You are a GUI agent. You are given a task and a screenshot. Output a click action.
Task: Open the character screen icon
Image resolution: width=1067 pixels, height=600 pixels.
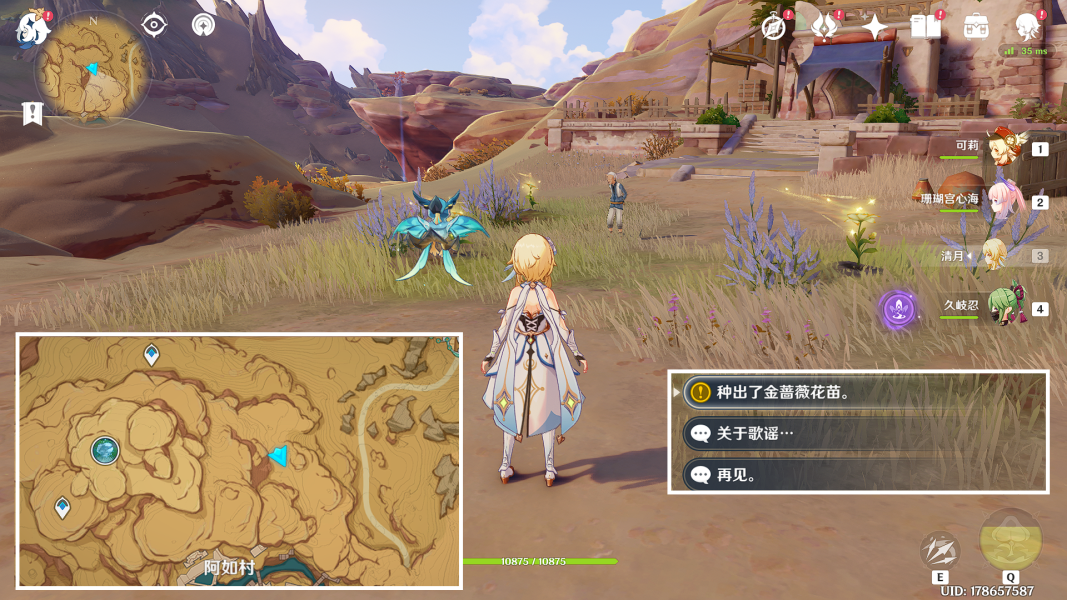pos(1026,27)
